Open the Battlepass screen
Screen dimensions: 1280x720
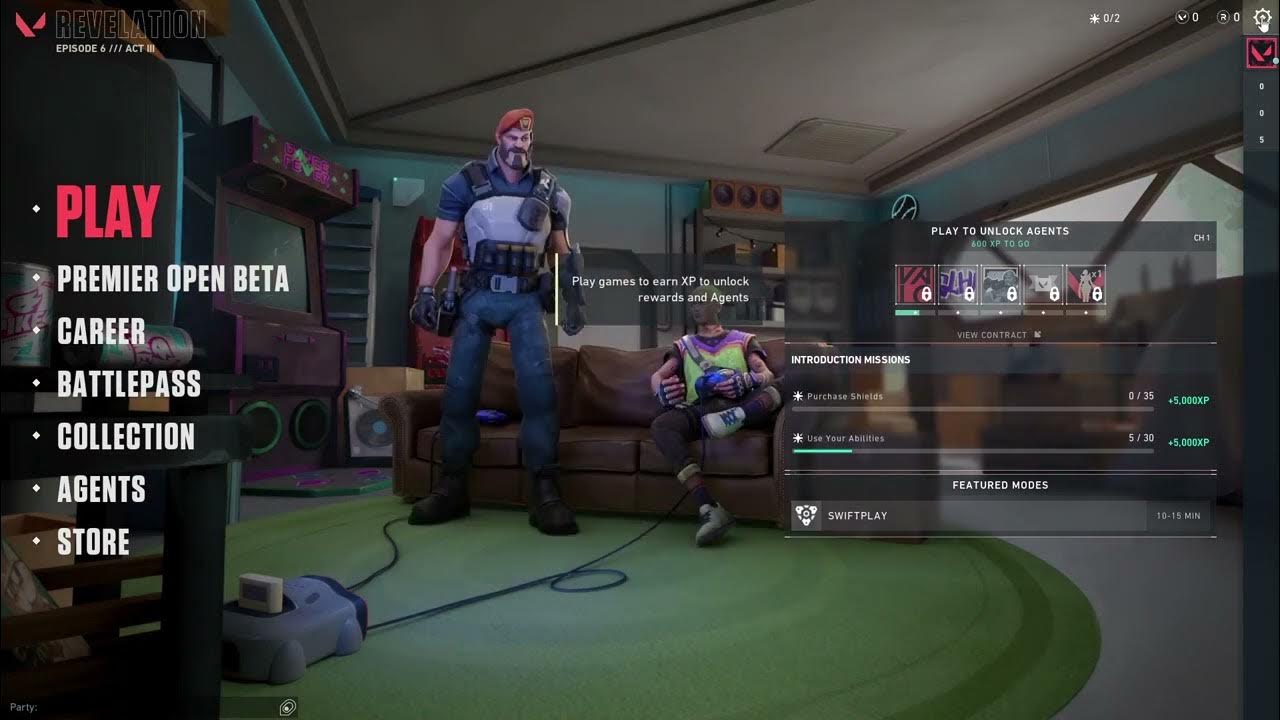tap(129, 384)
